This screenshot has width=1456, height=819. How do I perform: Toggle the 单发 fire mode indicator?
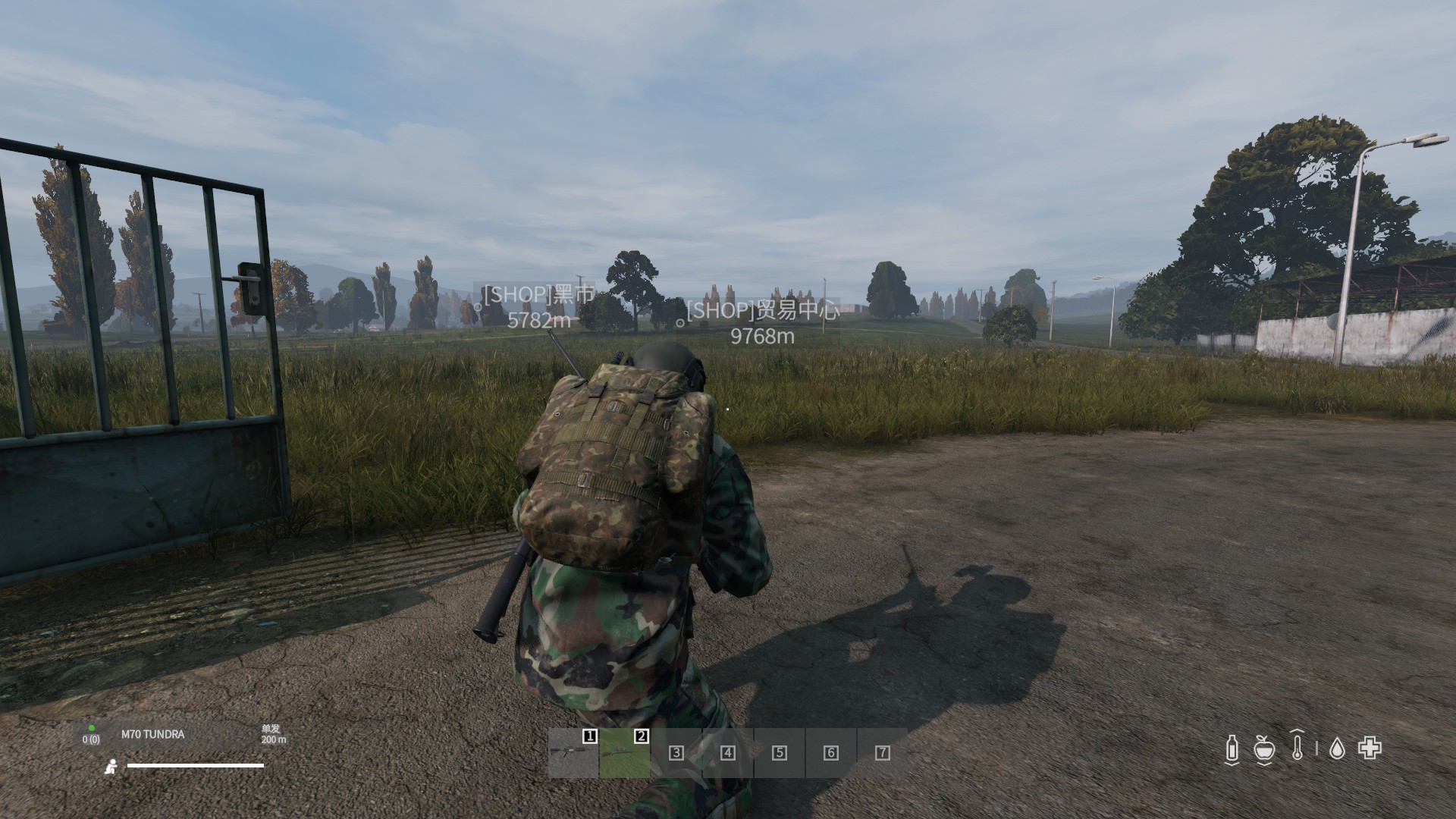coord(271,730)
